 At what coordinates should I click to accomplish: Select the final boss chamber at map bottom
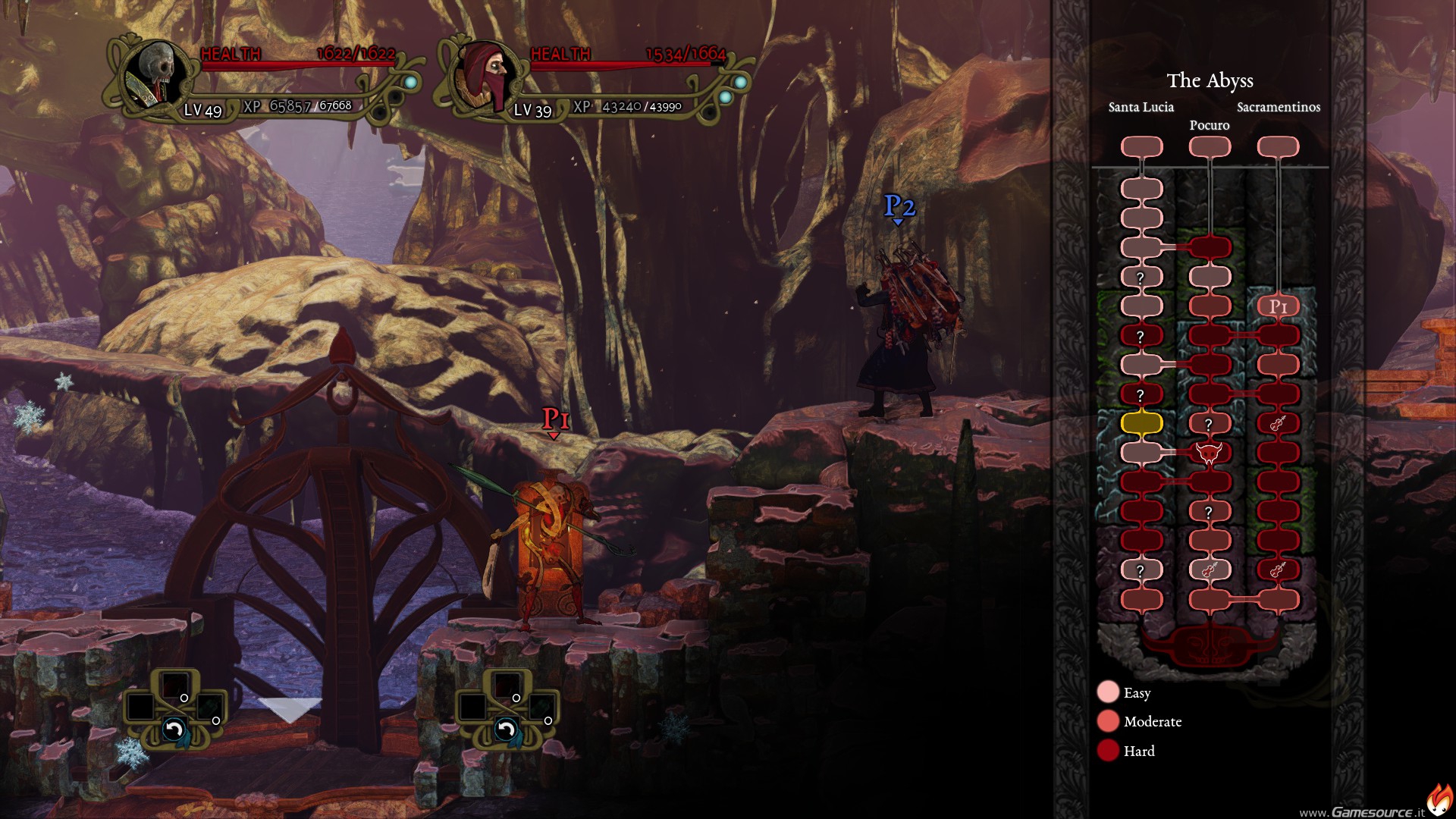click(x=1210, y=646)
